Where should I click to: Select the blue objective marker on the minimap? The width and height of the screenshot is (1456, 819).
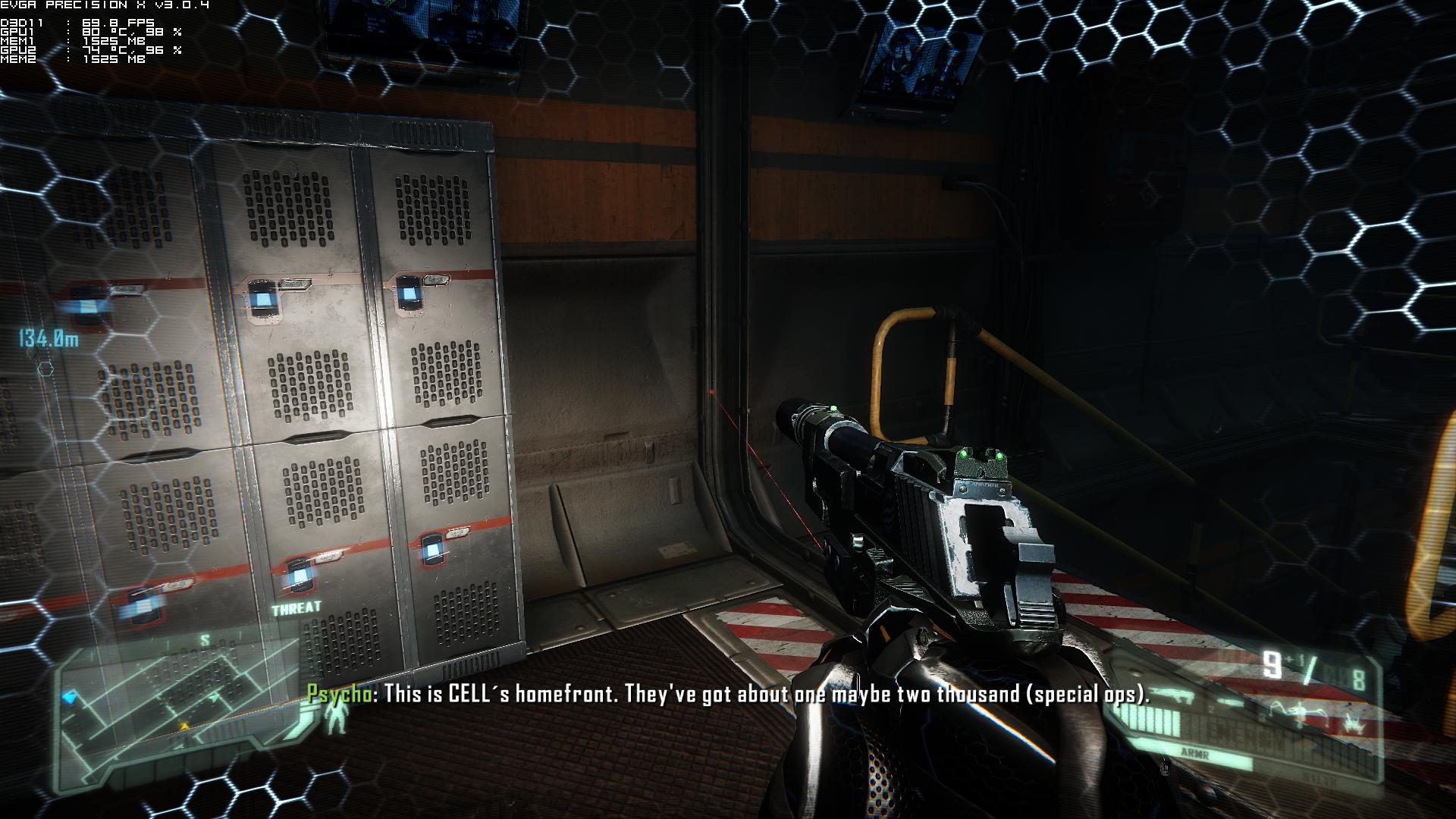tap(73, 696)
